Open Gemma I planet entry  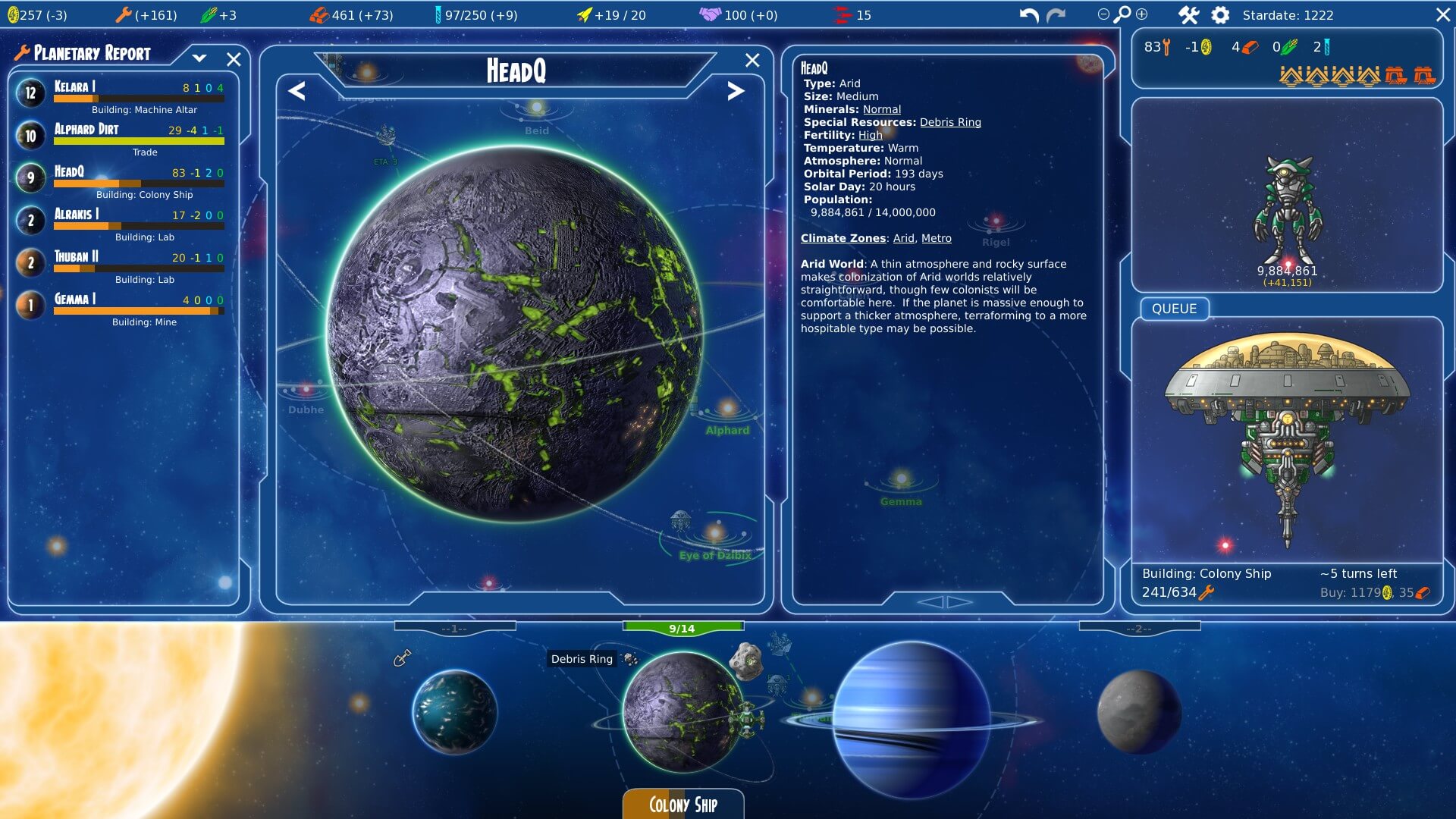121,306
